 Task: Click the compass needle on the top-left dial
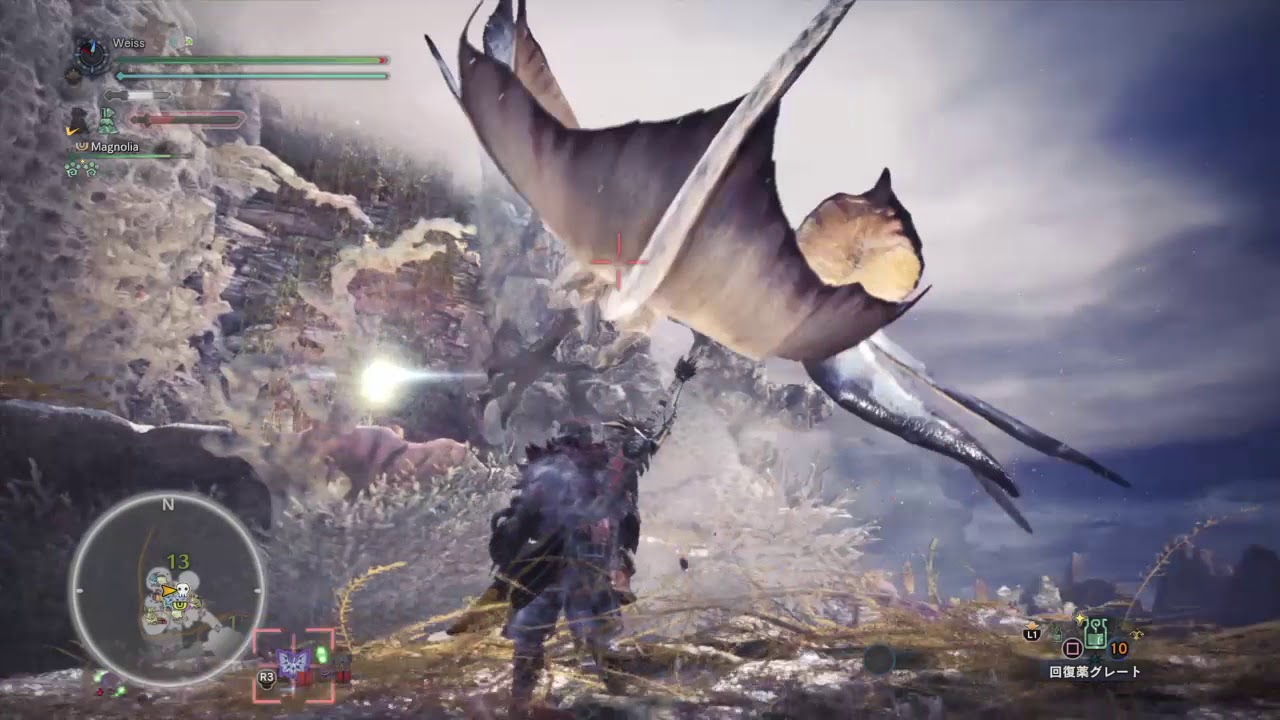point(90,49)
